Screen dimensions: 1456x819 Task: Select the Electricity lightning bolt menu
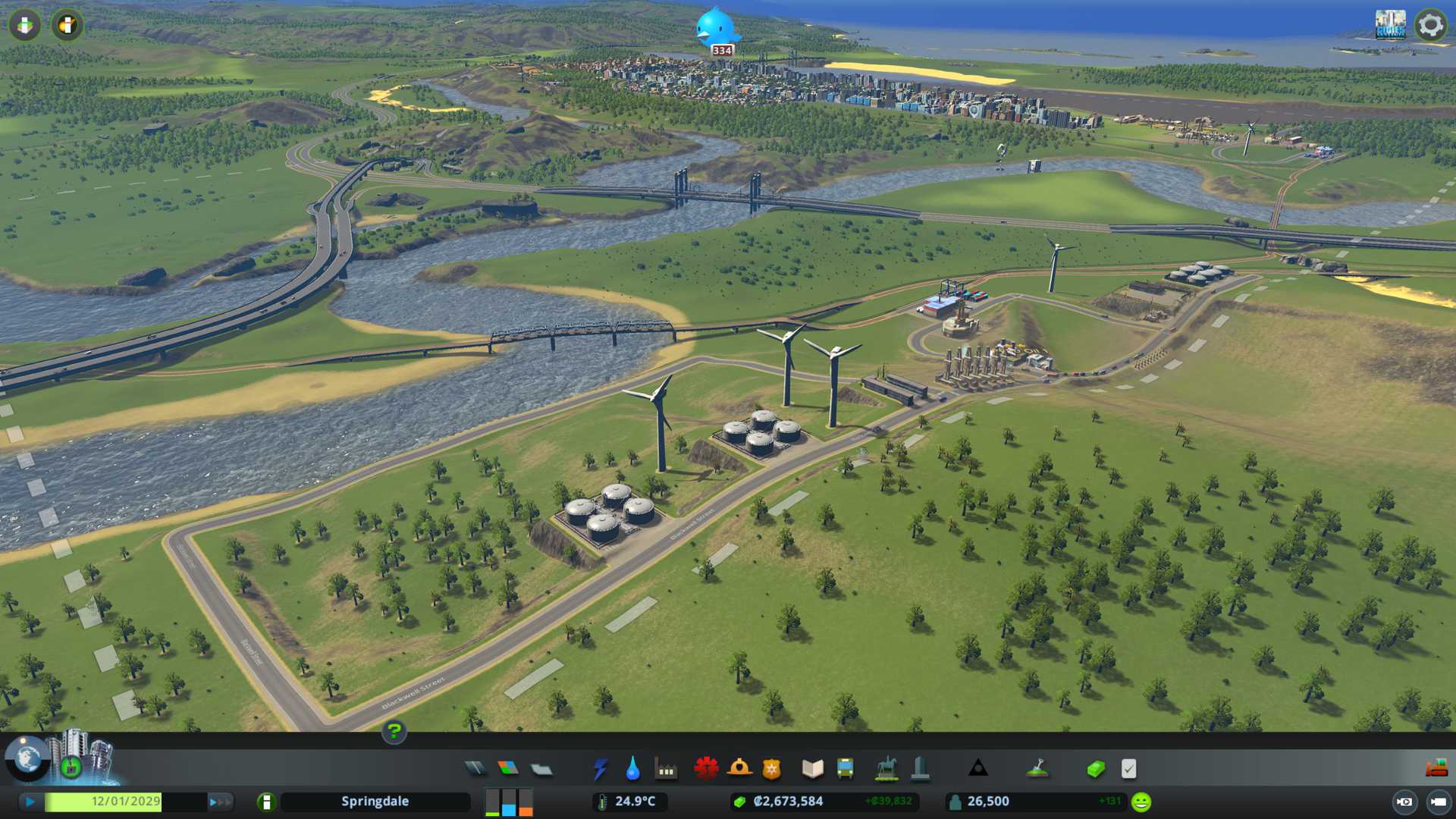(600, 769)
